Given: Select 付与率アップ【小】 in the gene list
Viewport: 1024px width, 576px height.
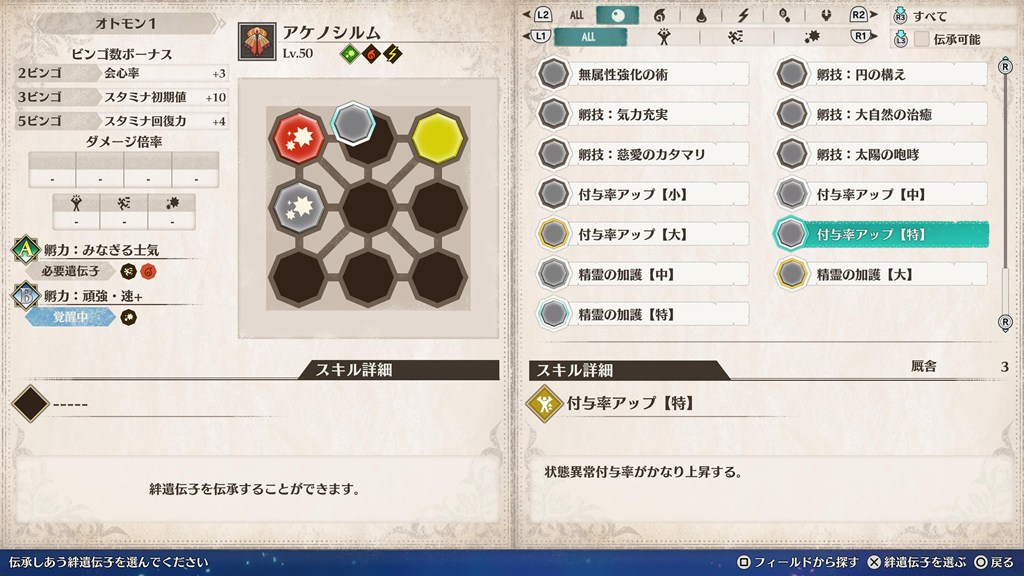Looking at the screenshot, I should coord(643,194).
